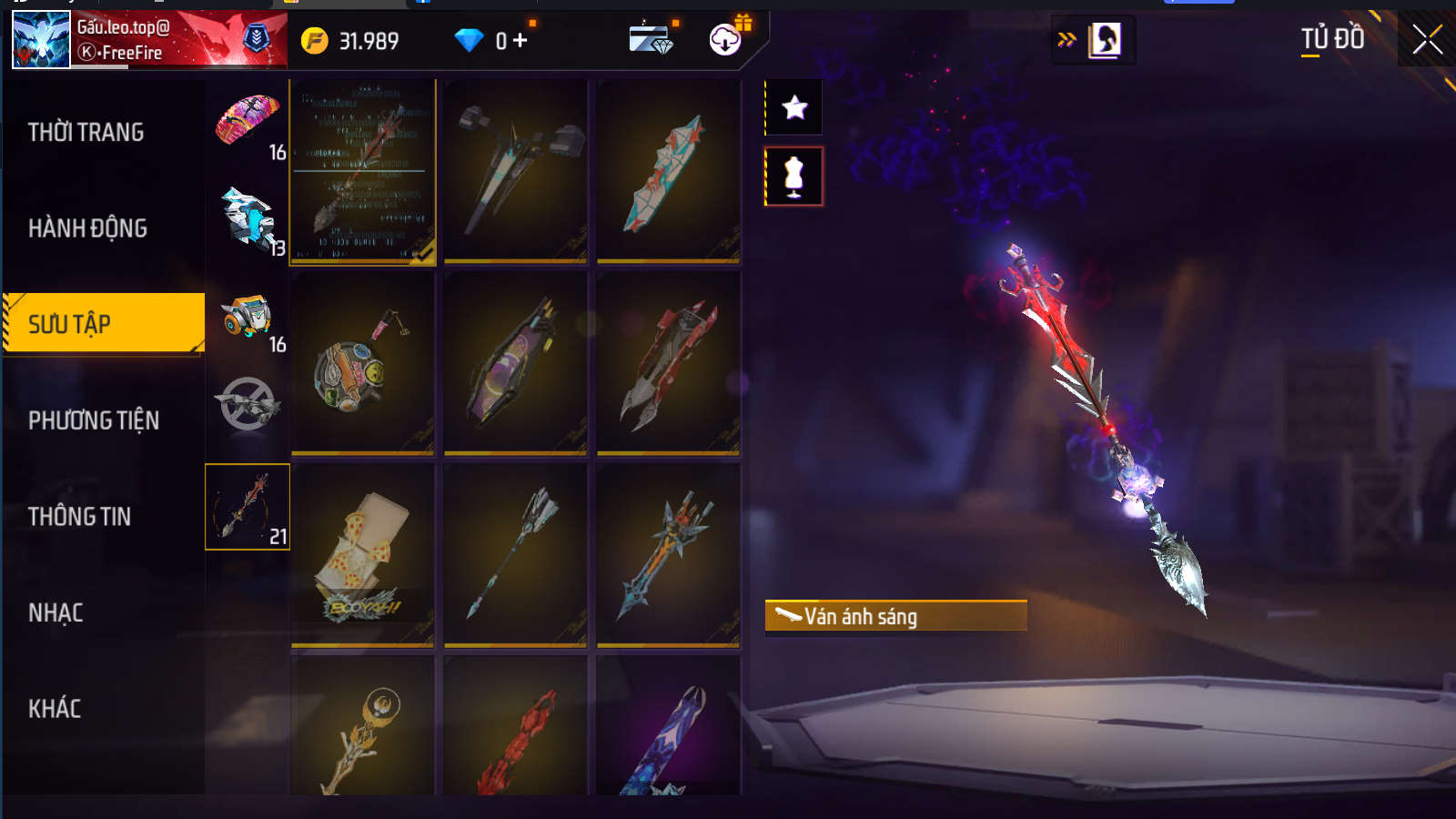Click the star favorites filter button
Viewport: 1456px width, 819px height.
(794, 108)
